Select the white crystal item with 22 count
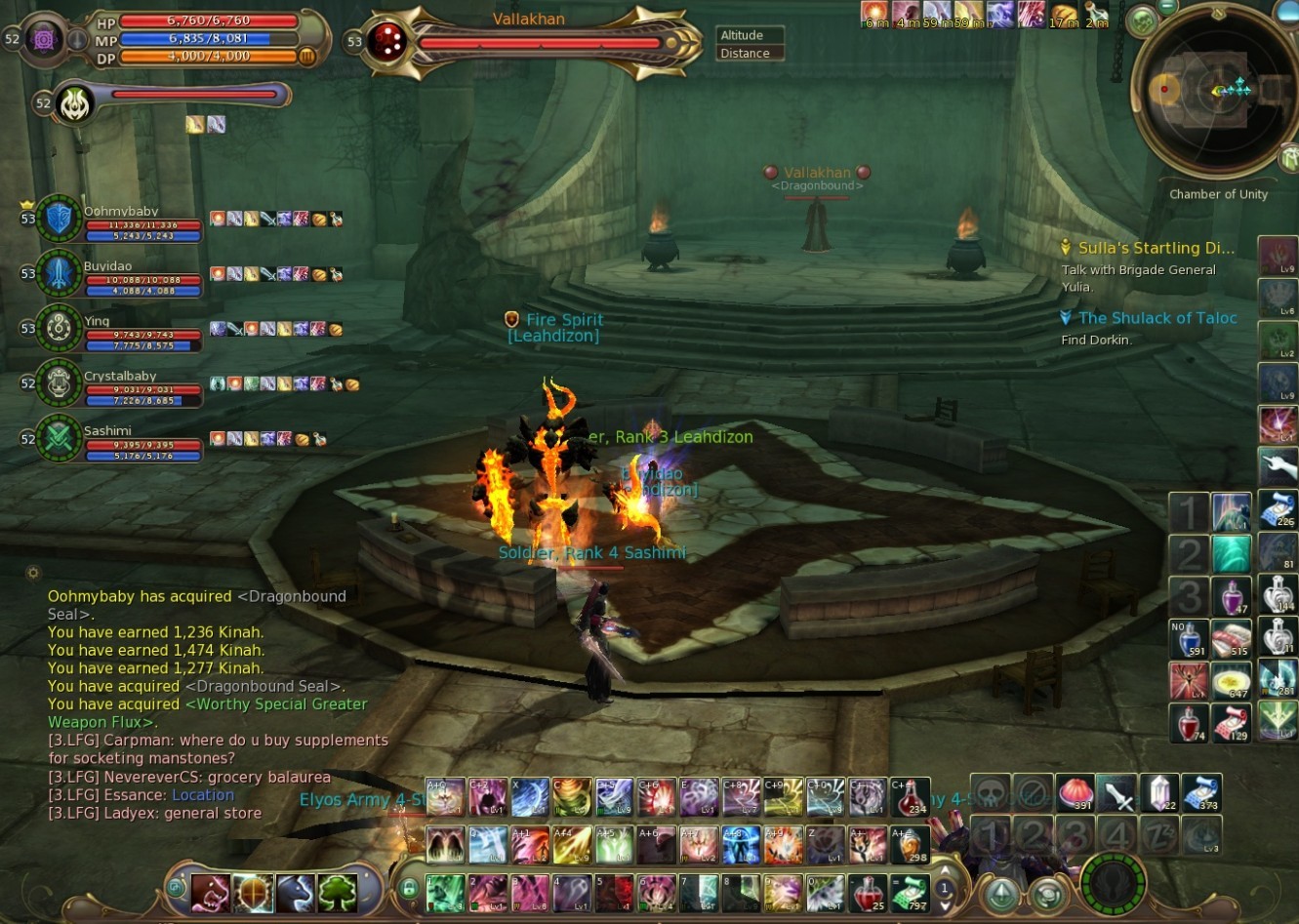The width and height of the screenshot is (1299, 924). 1160,792
